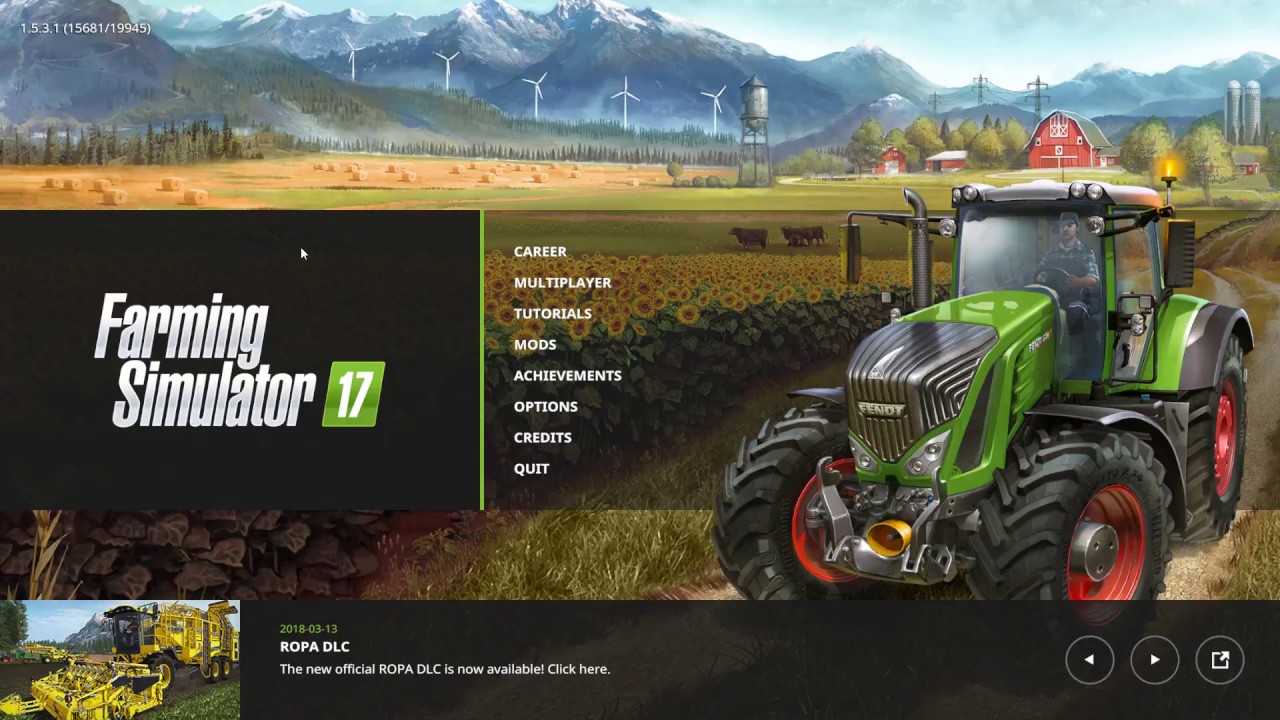Screen dimensions: 1280x720
Task: Select CAREER from the main menu
Action: coord(540,251)
